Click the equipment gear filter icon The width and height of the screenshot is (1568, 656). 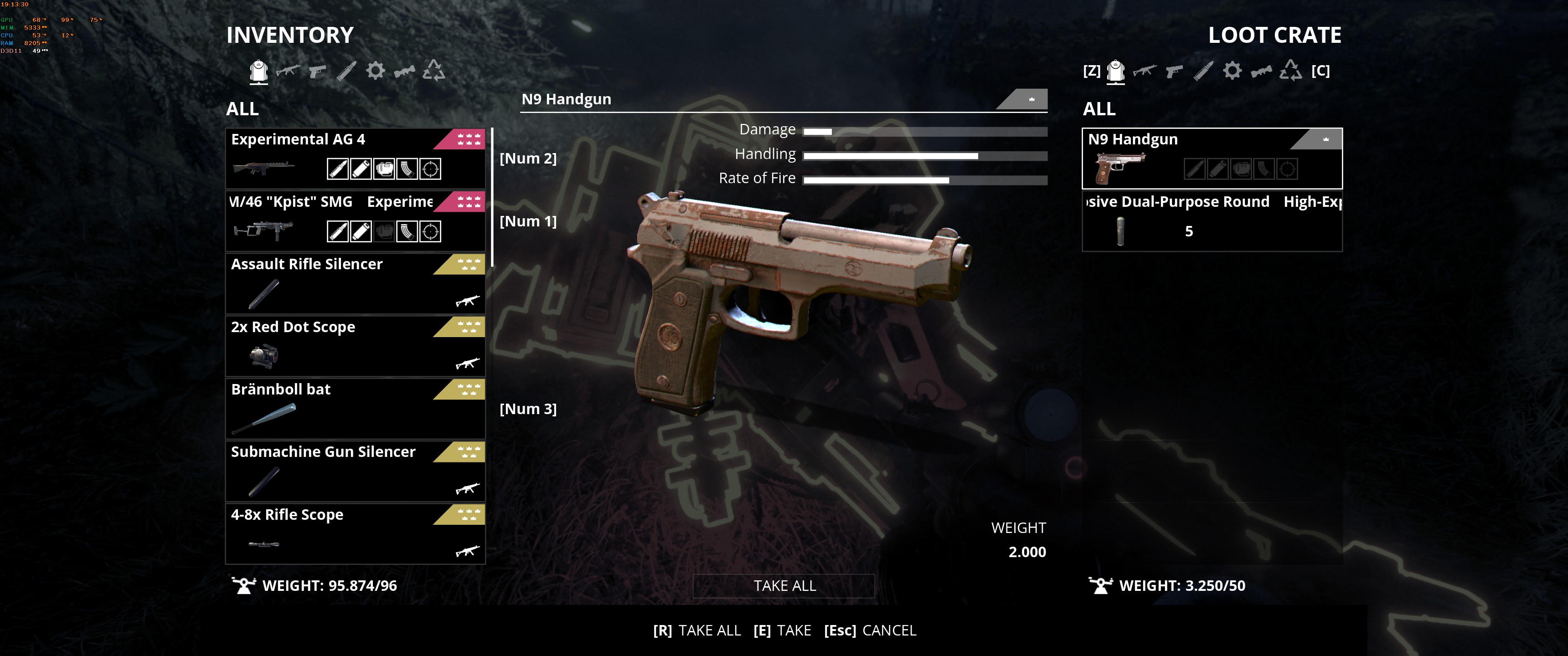[376, 71]
